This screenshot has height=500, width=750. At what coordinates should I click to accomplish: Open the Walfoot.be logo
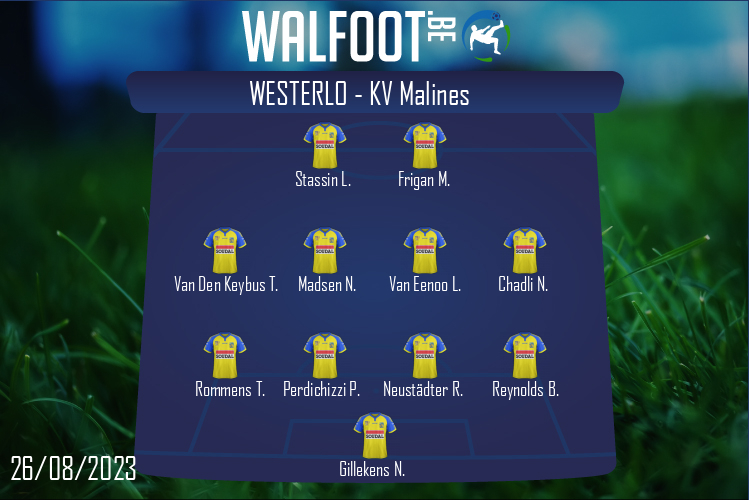click(375, 35)
